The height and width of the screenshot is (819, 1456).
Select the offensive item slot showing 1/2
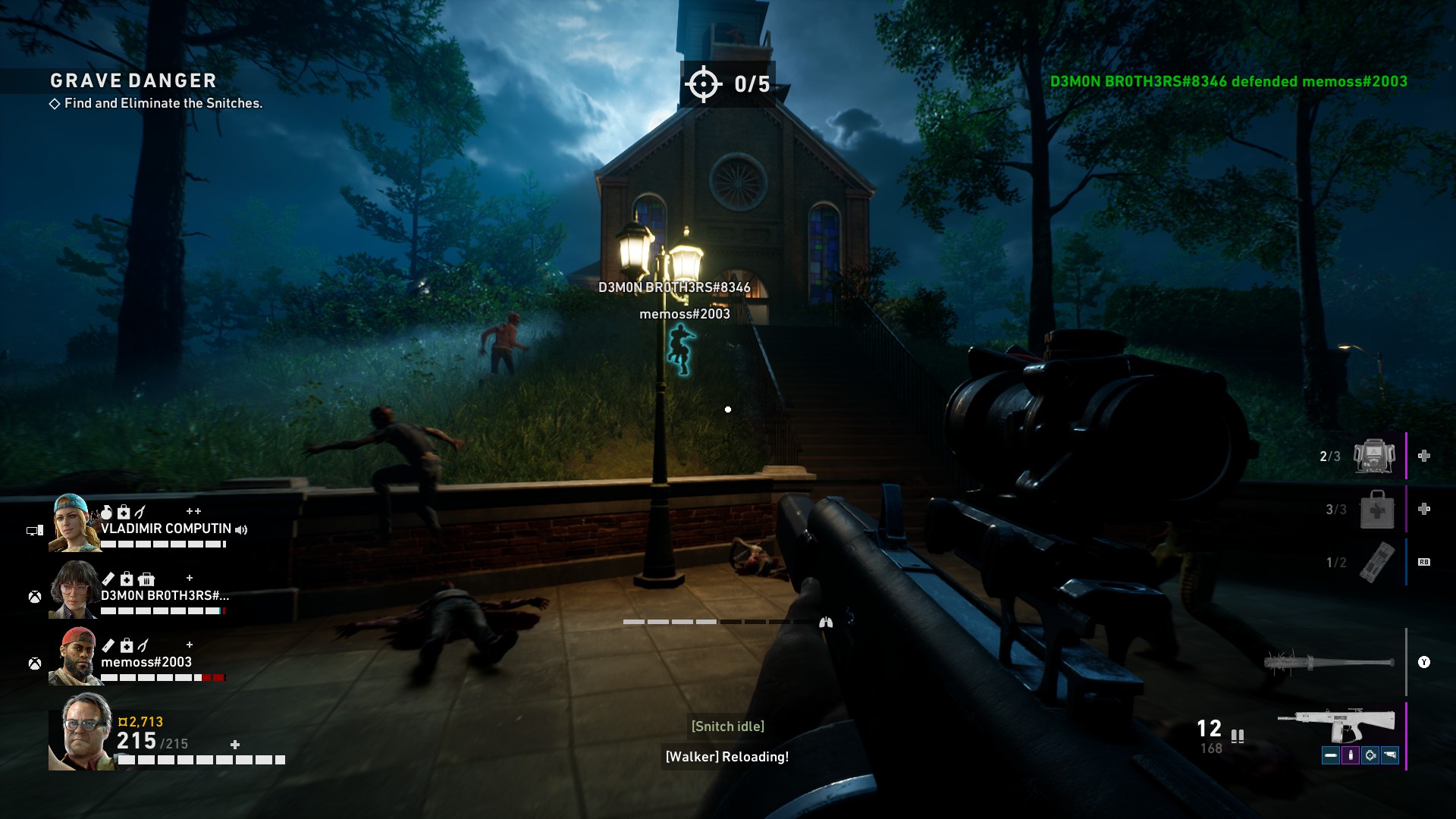point(1376,562)
